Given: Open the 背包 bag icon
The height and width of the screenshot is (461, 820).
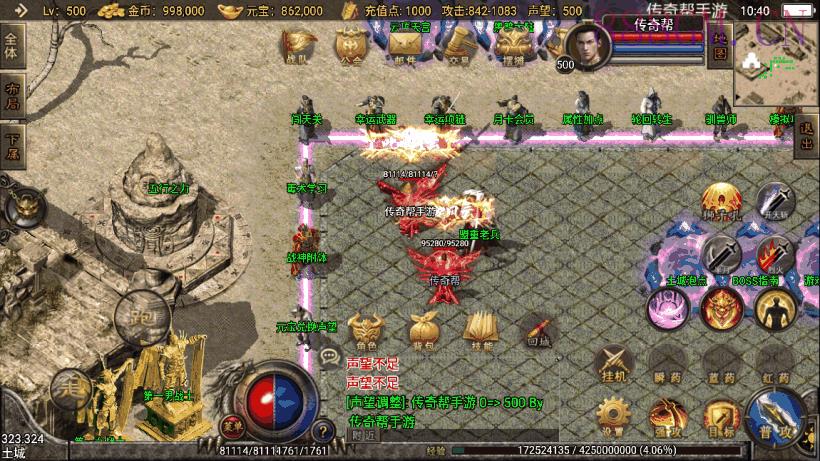Looking at the screenshot, I should tap(421, 330).
